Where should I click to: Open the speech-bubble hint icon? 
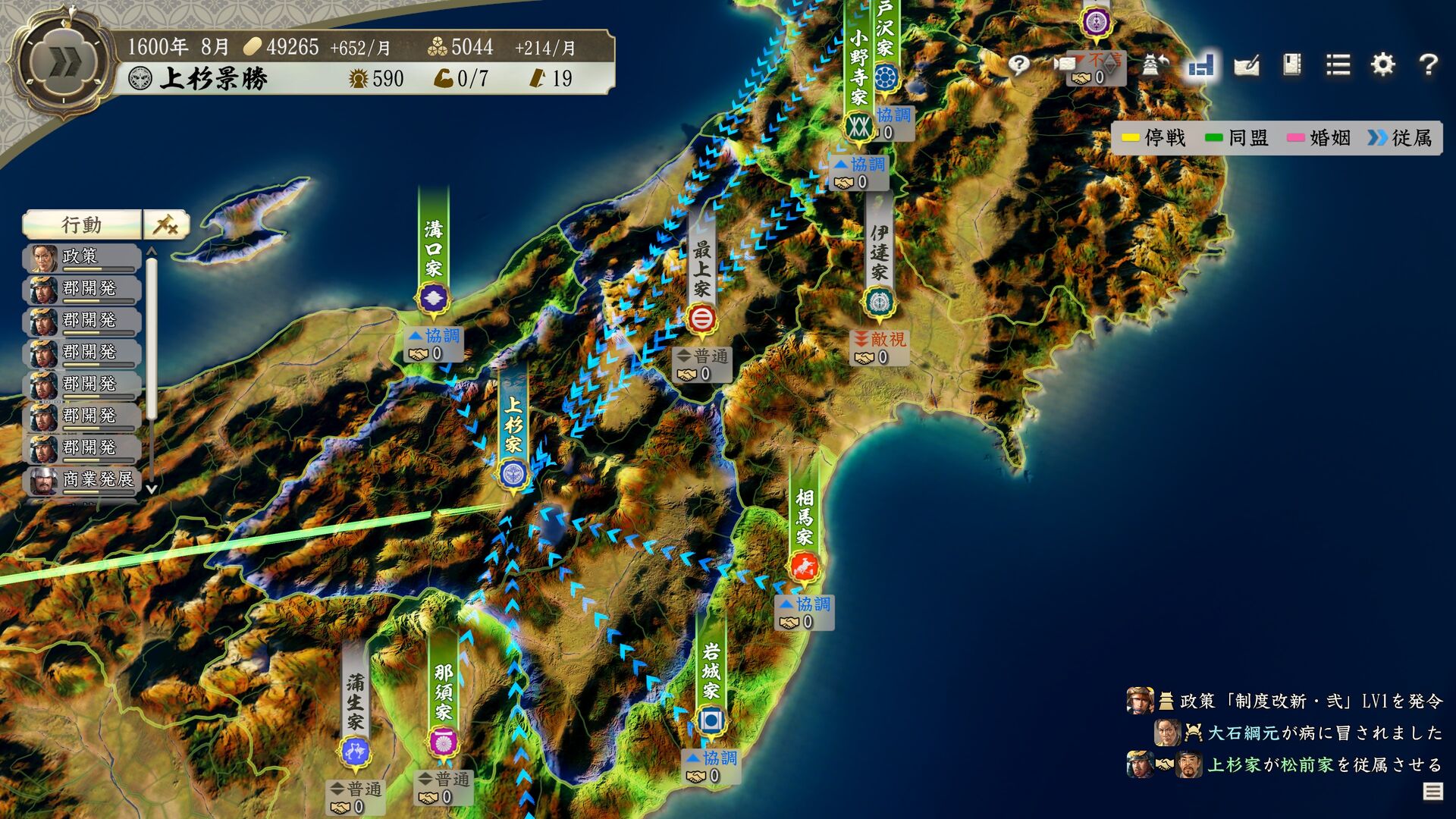tap(1018, 65)
